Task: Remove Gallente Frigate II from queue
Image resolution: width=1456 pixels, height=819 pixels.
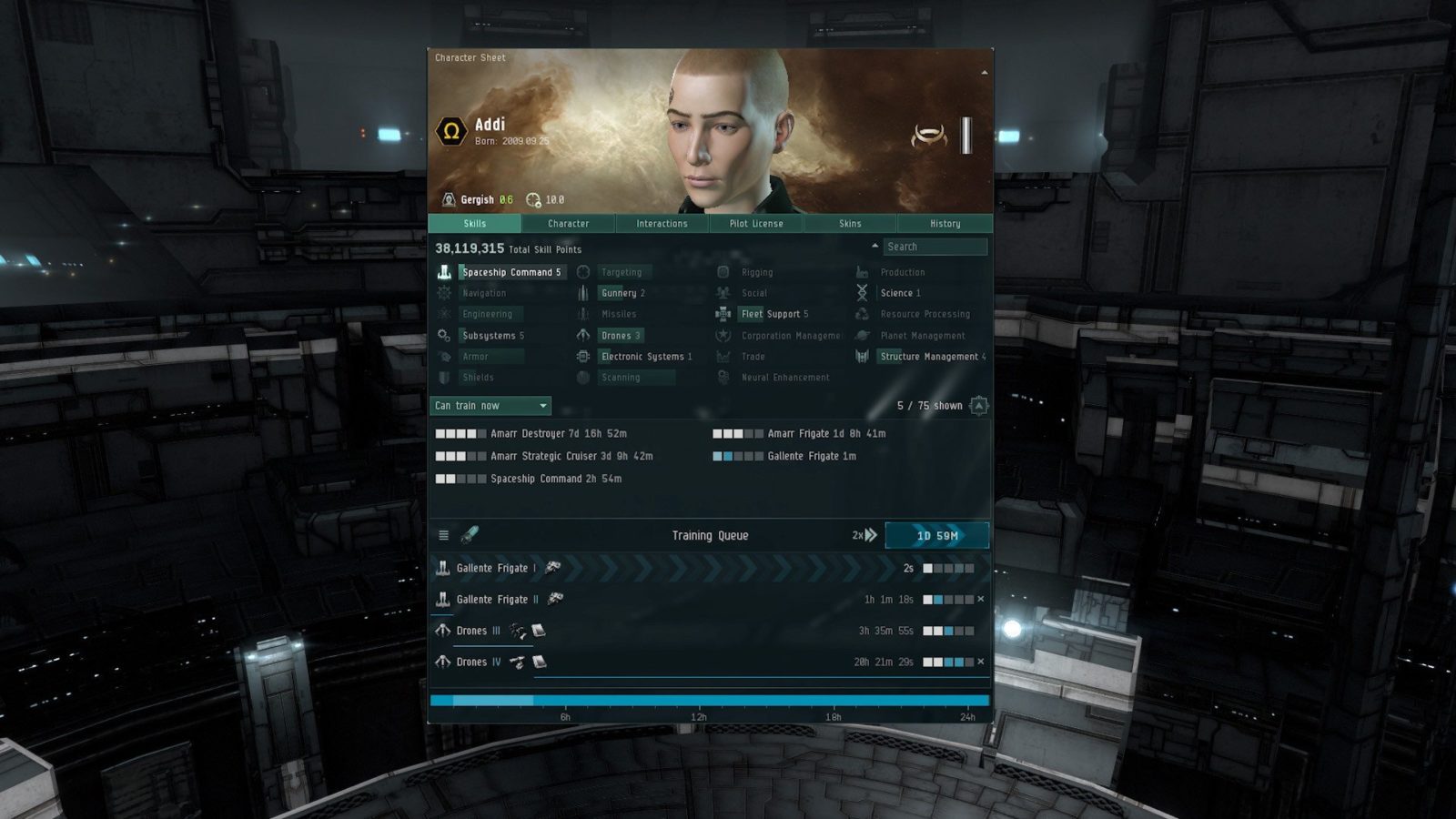Action: click(x=980, y=600)
